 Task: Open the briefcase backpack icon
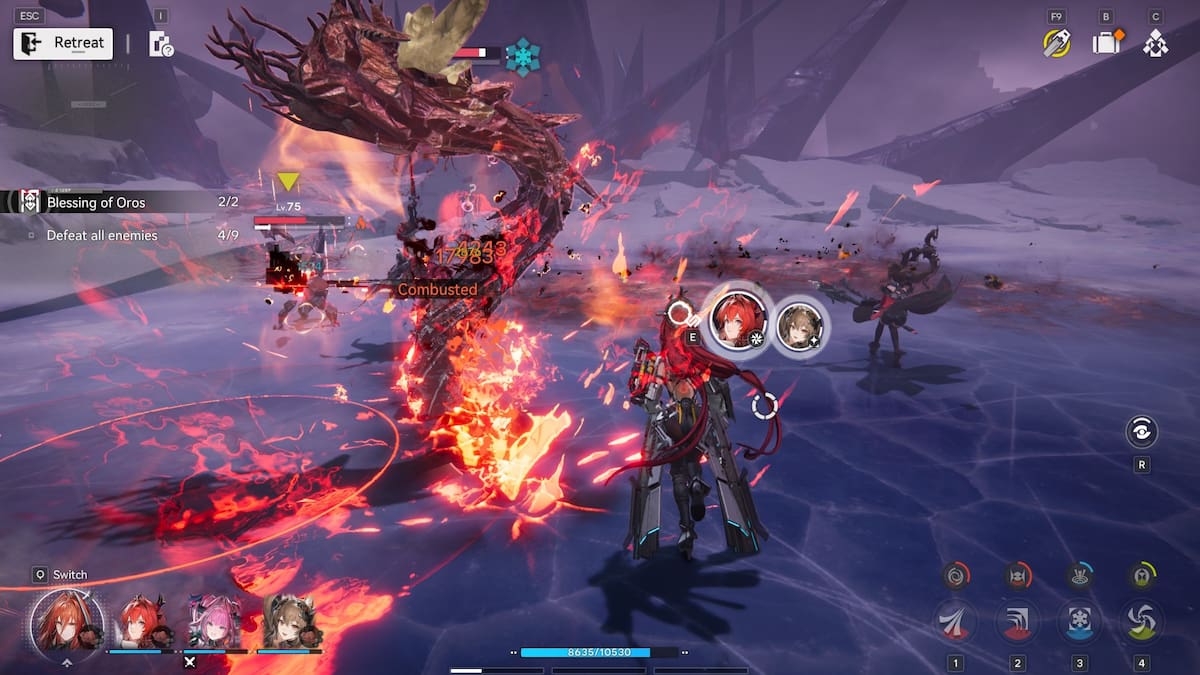pos(1106,43)
